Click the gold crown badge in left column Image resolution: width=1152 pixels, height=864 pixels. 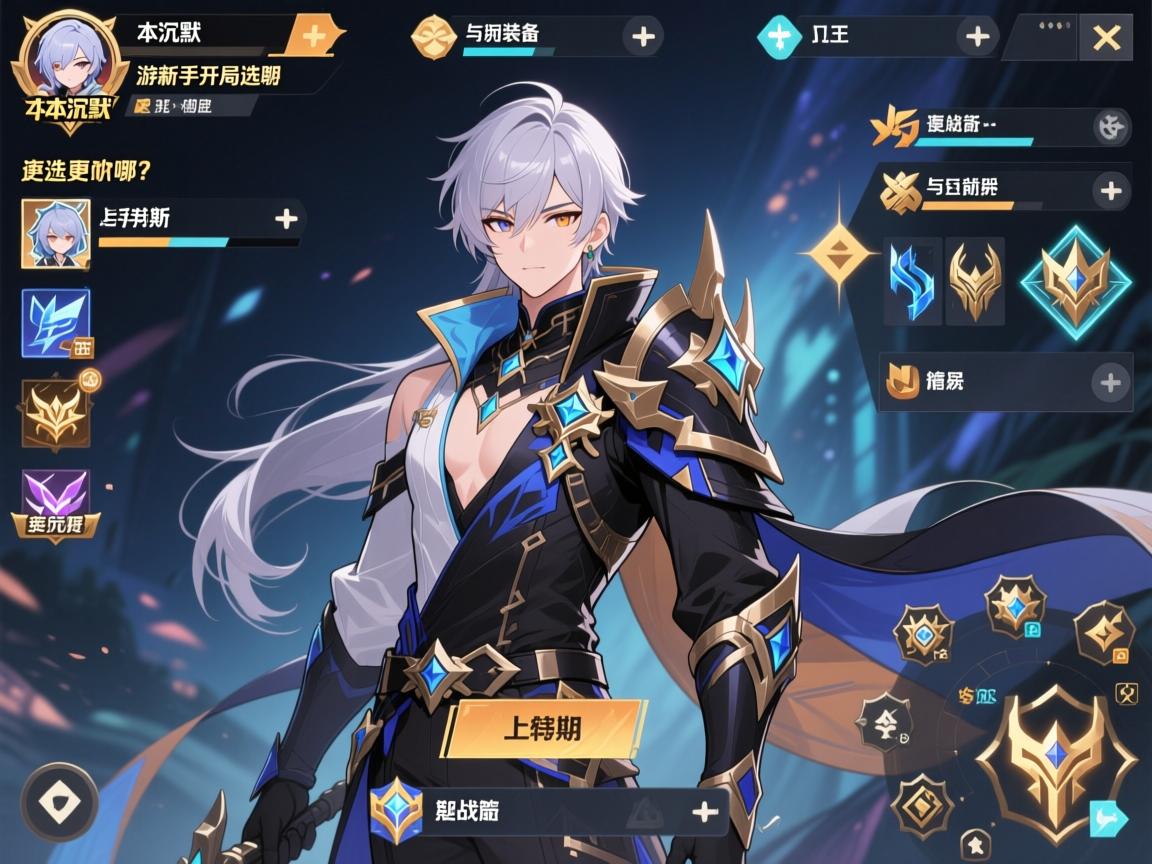(56, 412)
